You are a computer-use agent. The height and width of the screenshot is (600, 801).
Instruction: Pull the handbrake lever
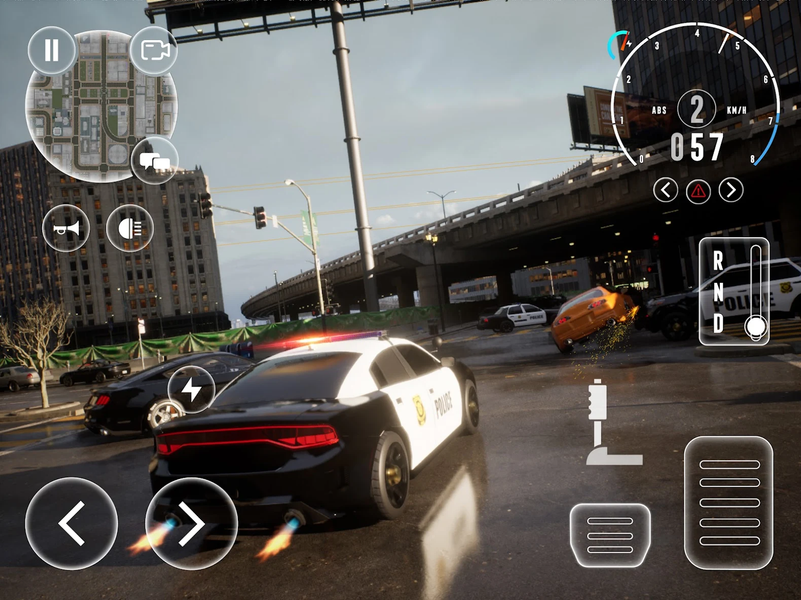click(607, 423)
